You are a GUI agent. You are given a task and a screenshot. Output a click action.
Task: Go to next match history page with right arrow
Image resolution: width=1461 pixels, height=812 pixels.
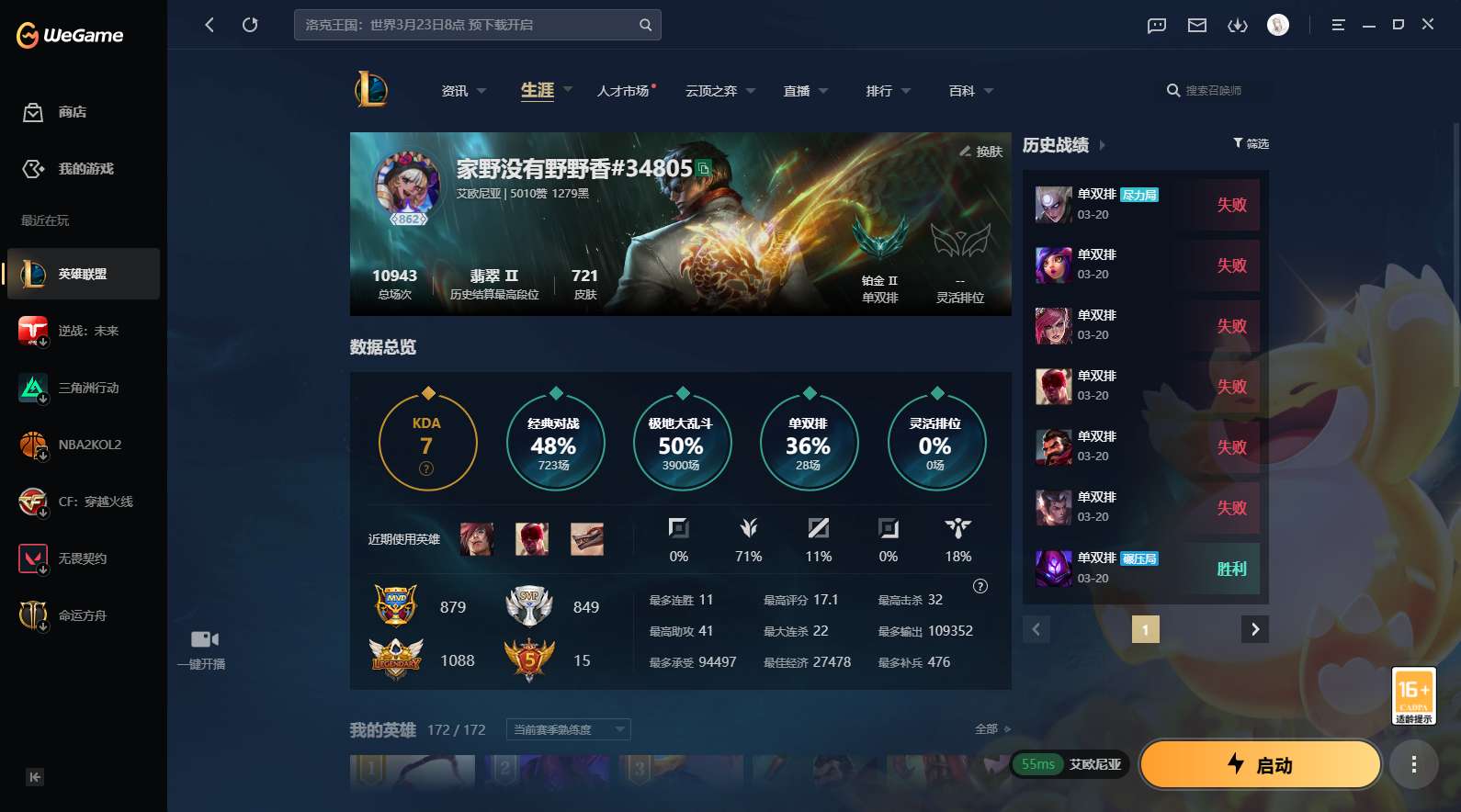[1254, 629]
